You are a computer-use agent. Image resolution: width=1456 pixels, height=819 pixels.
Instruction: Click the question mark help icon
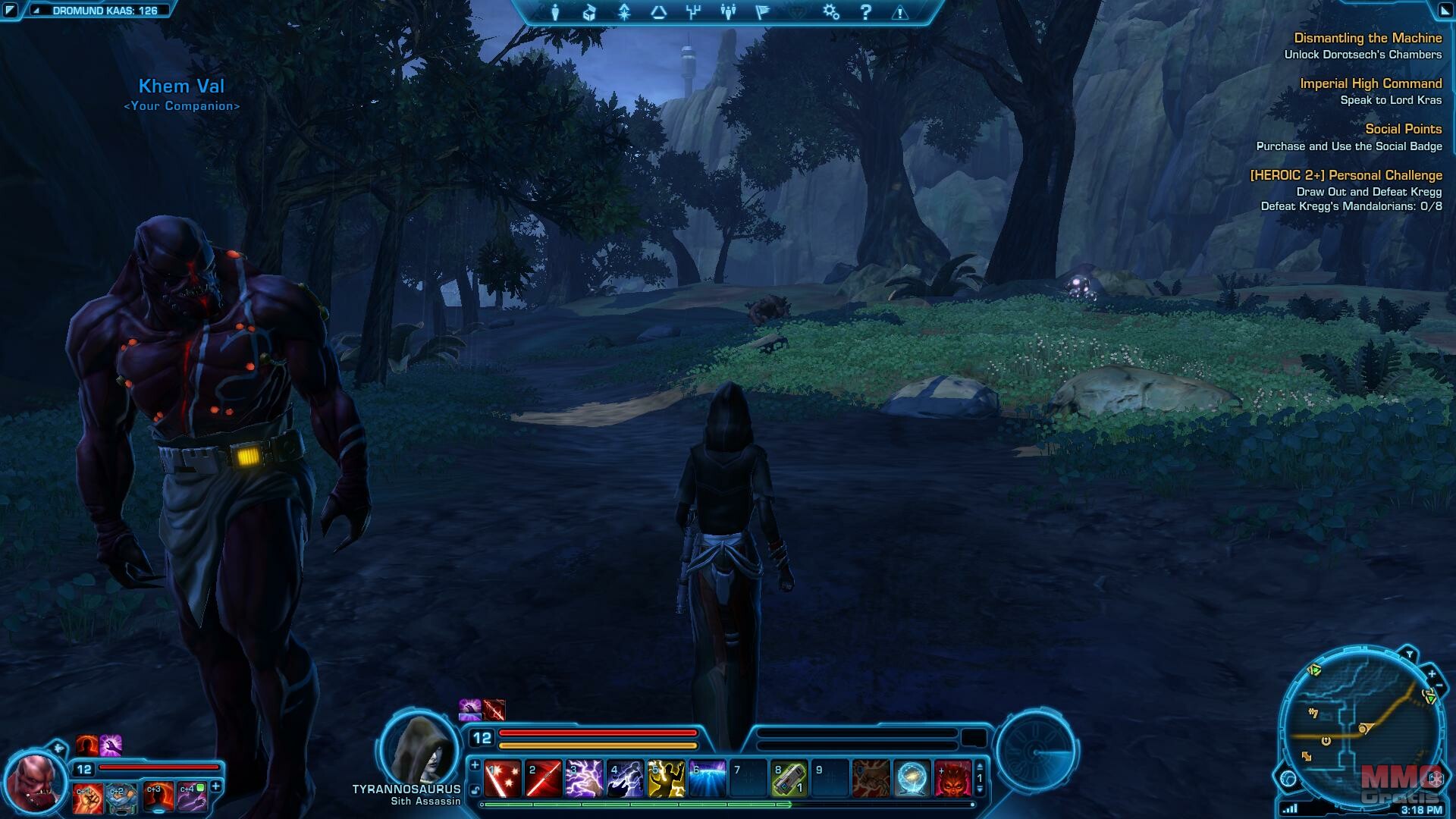(x=866, y=12)
